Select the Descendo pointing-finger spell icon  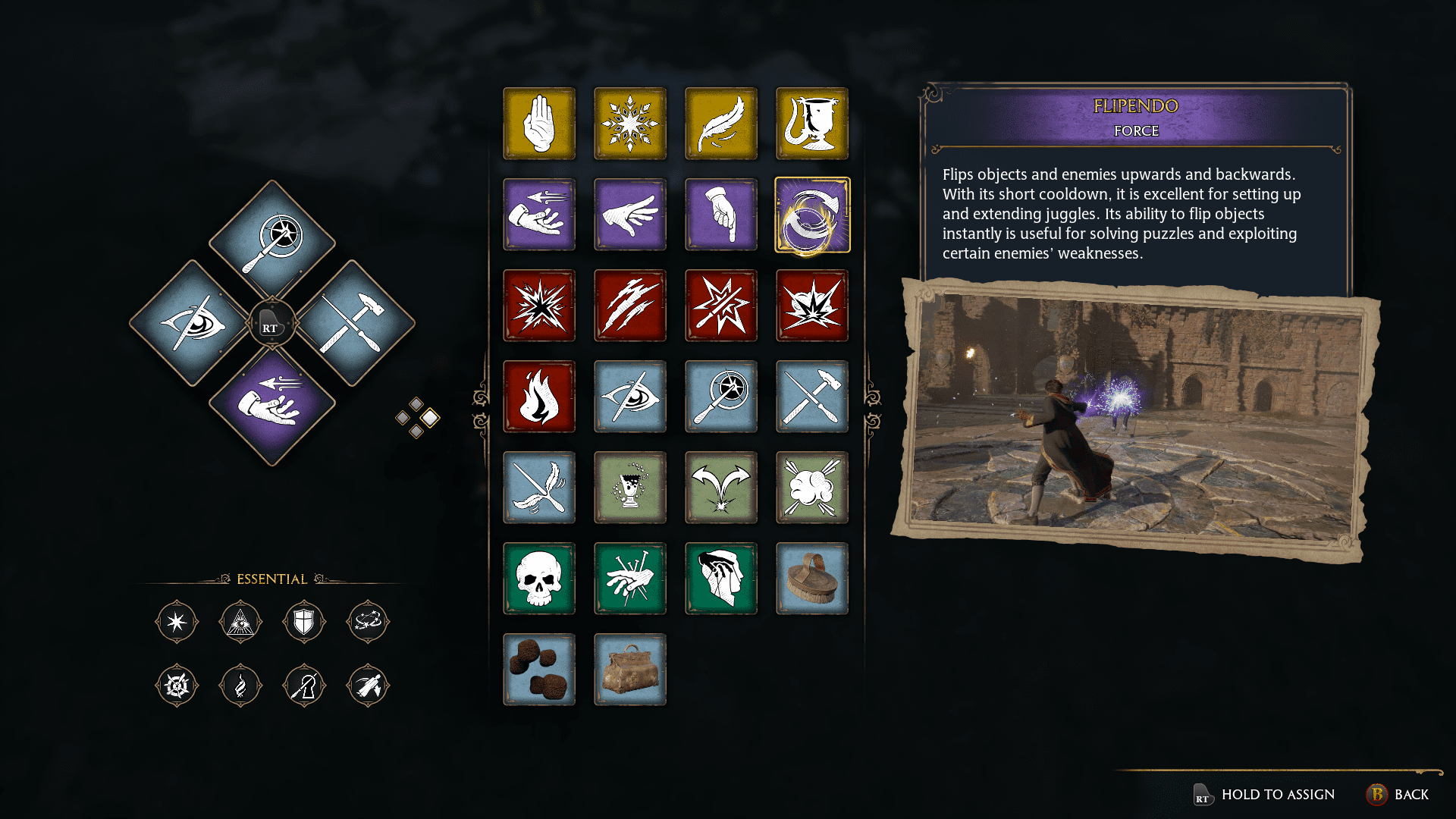[x=721, y=215]
